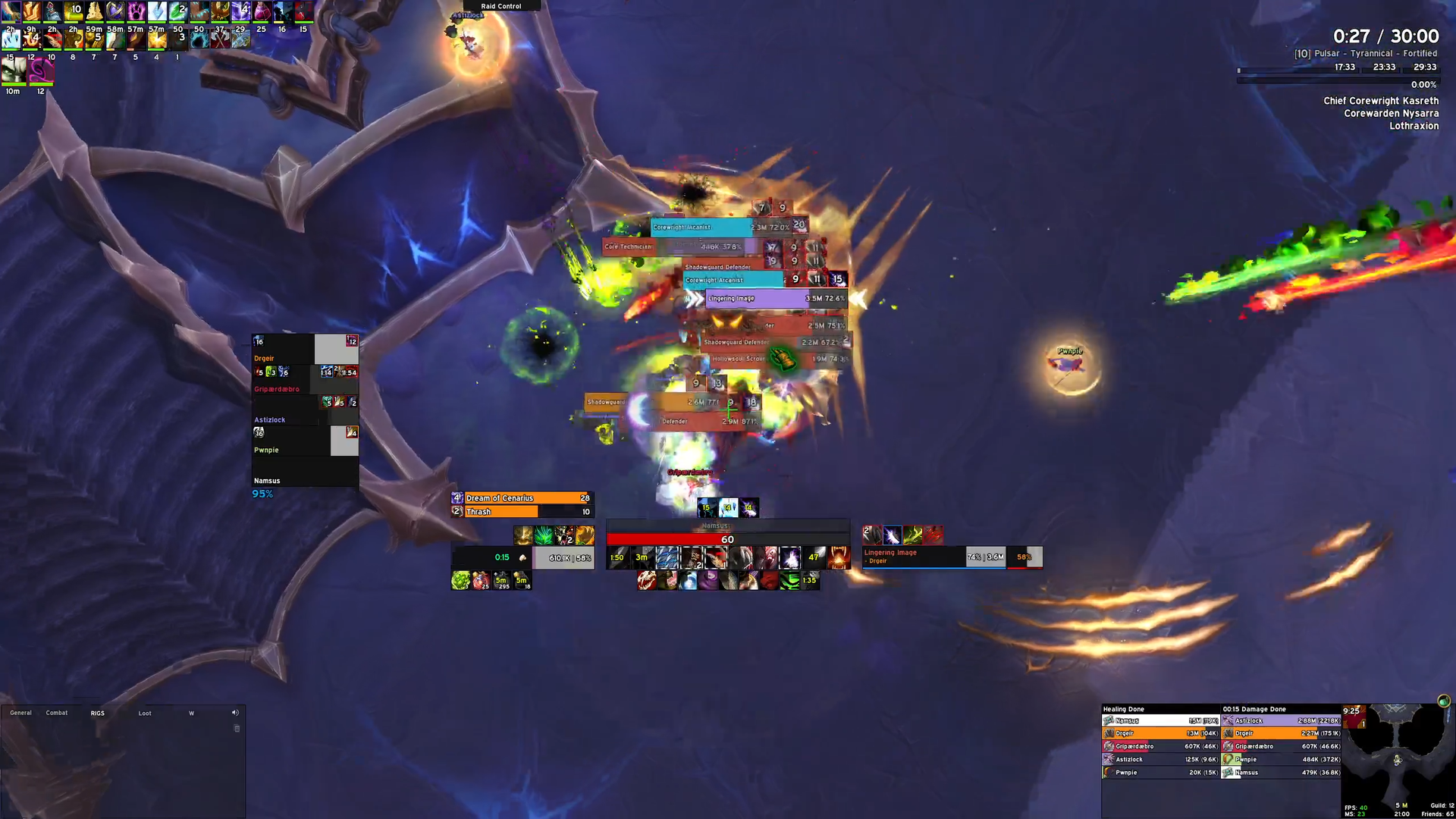Select Chief Corewright Kasreth in the objectives

point(1380,101)
